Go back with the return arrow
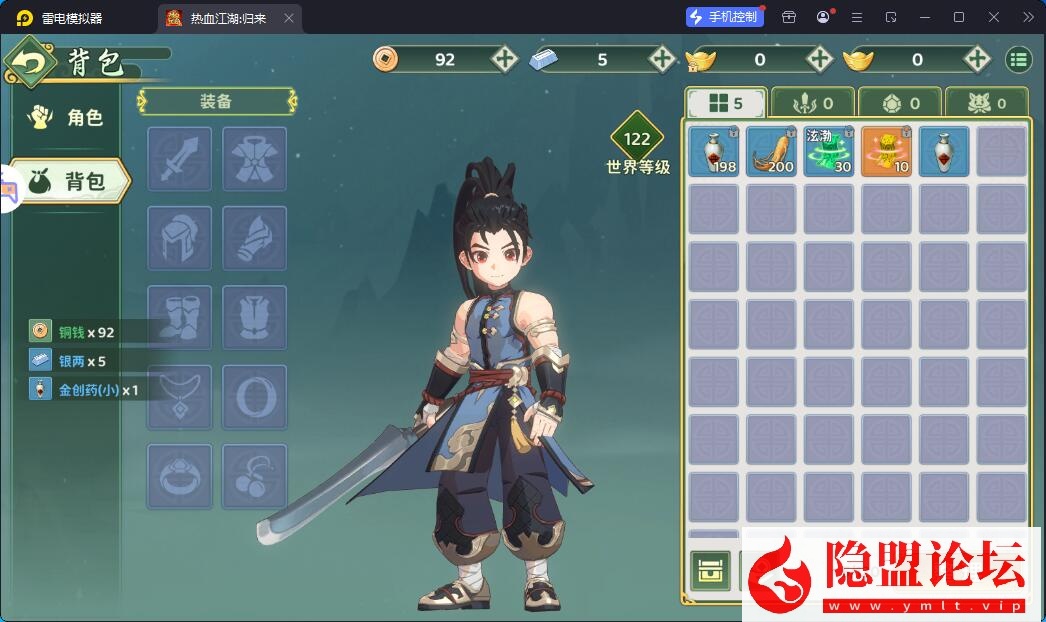 30,64
